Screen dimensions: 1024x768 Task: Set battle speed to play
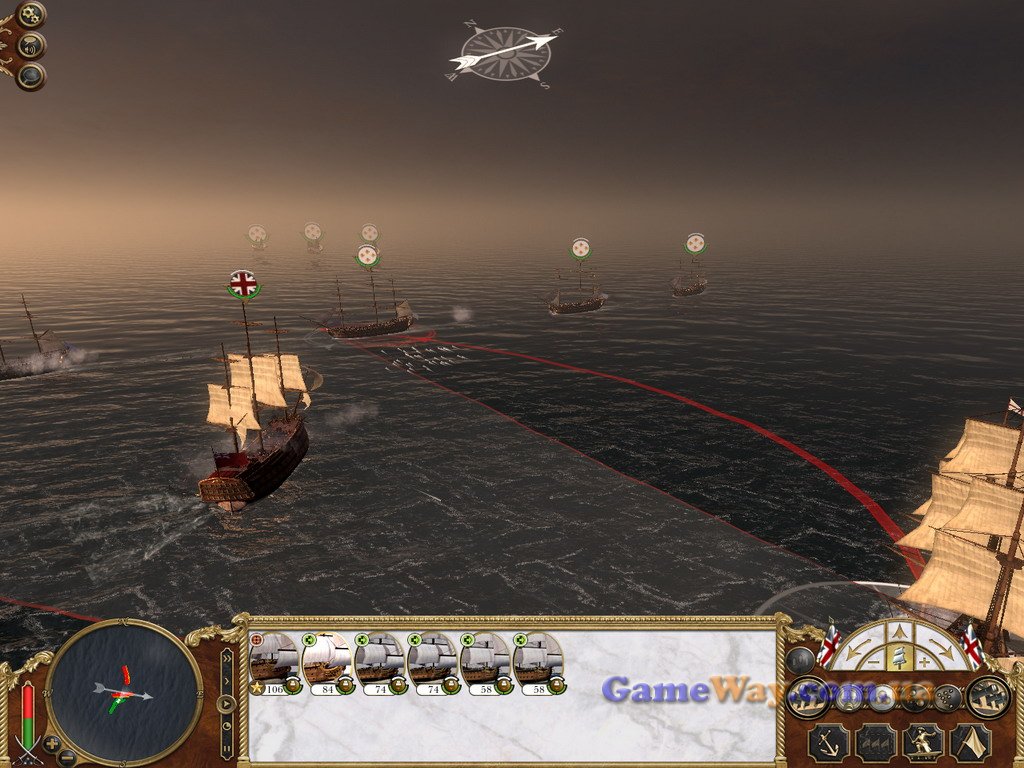coord(227,703)
